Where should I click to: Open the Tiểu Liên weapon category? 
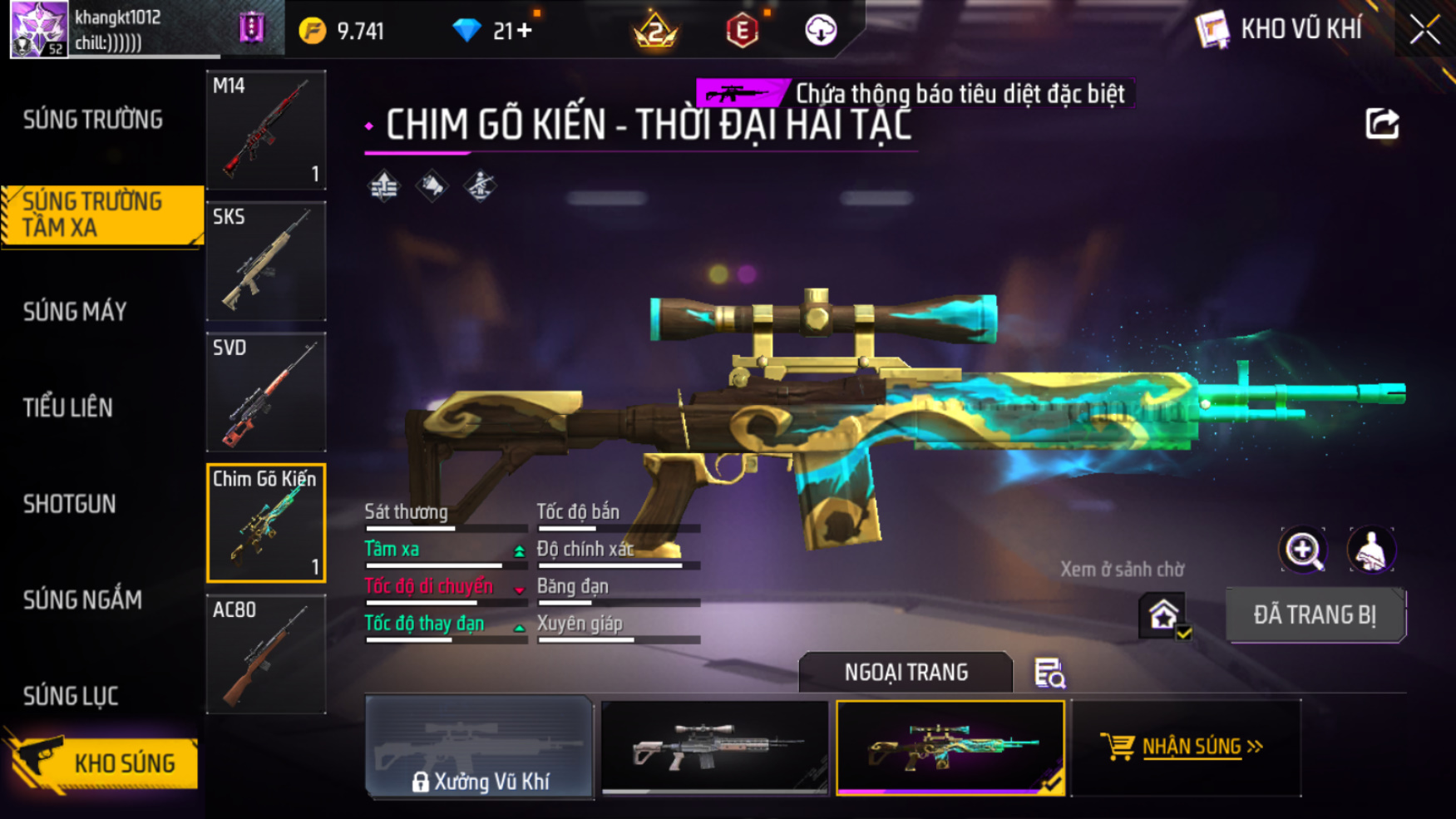click(x=68, y=407)
